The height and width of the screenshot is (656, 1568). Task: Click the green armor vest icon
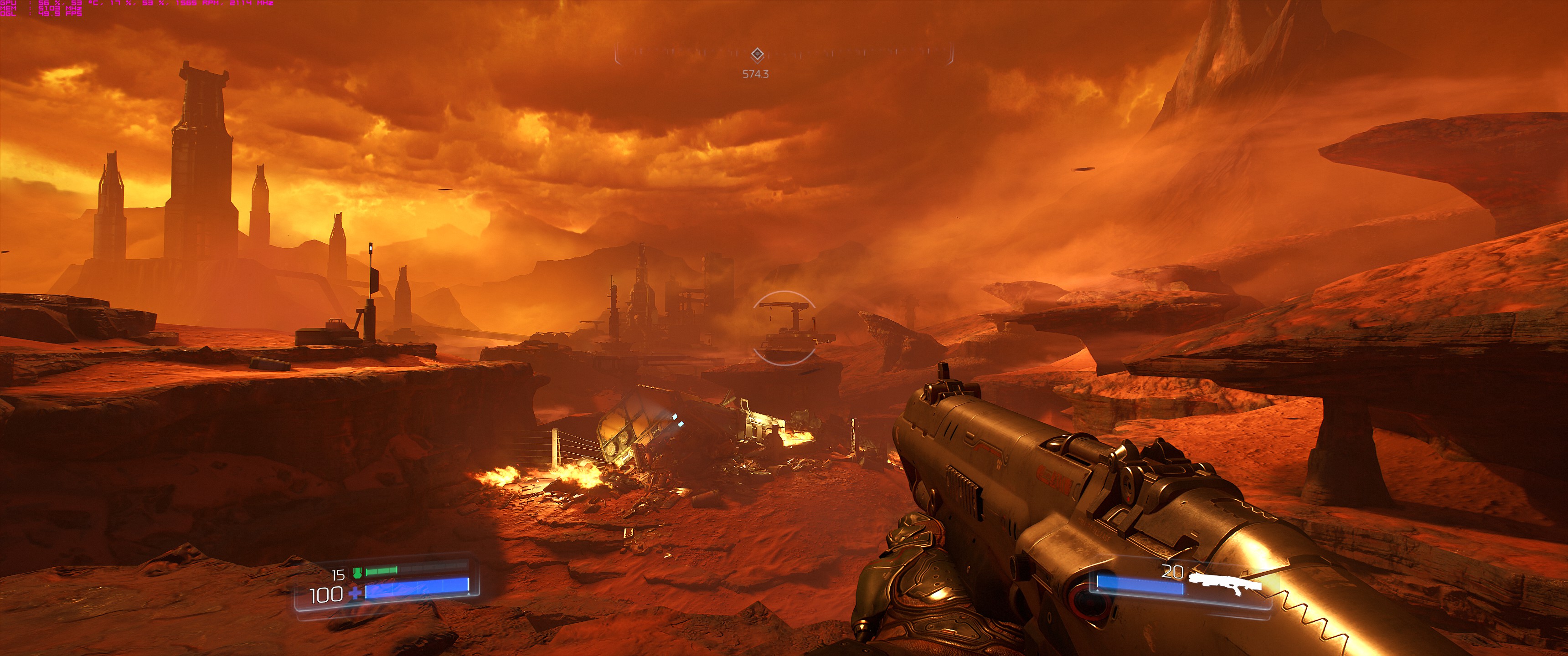point(357,572)
